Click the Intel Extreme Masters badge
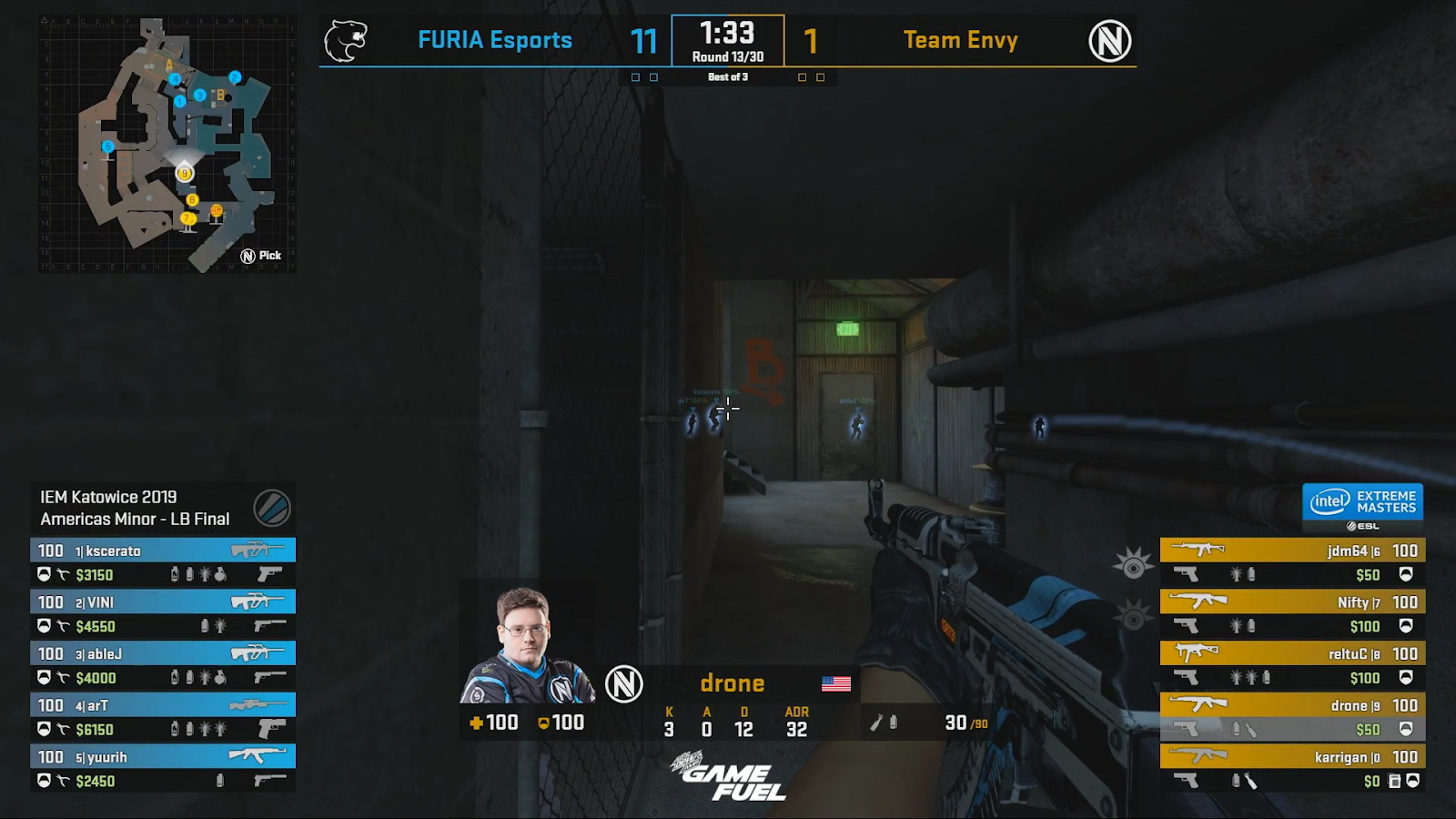 [1362, 503]
